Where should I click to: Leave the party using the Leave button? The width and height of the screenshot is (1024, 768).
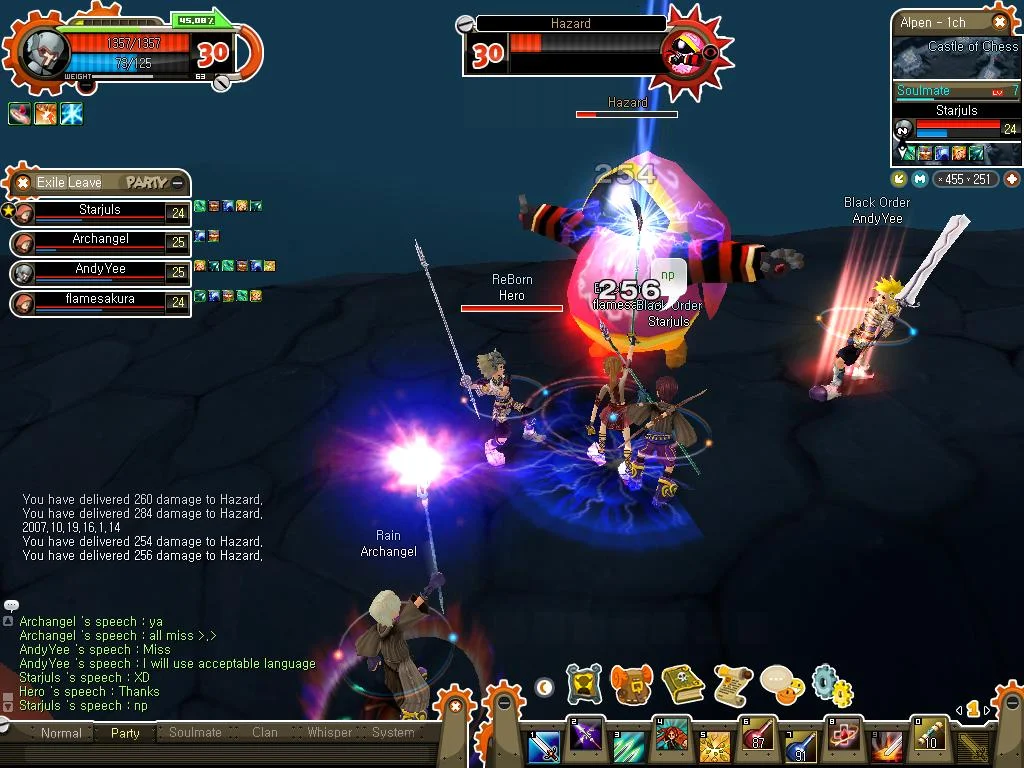click(x=85, y=183)
